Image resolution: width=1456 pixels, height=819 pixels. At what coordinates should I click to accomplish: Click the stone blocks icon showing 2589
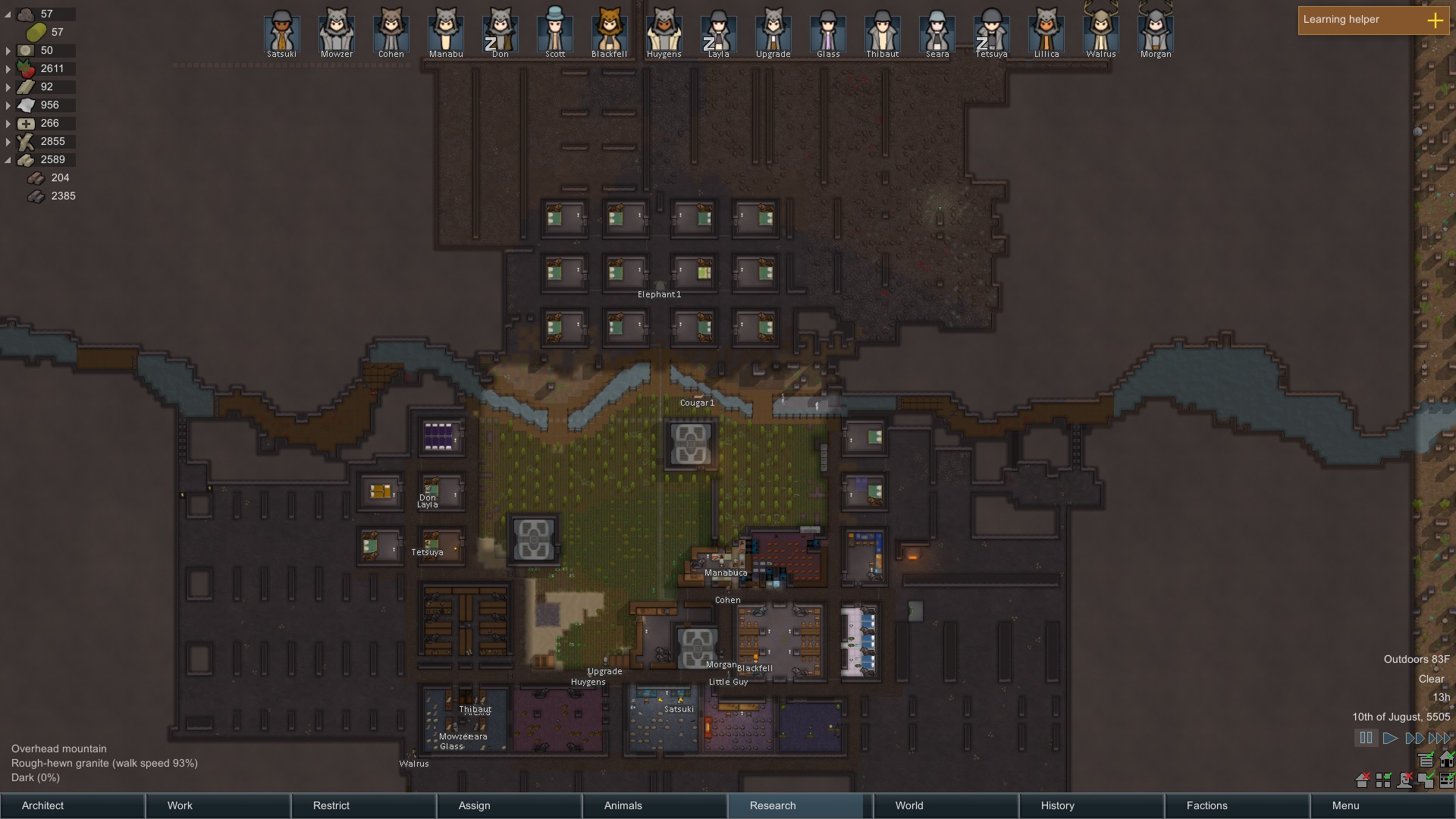click(x=26, y=159)
